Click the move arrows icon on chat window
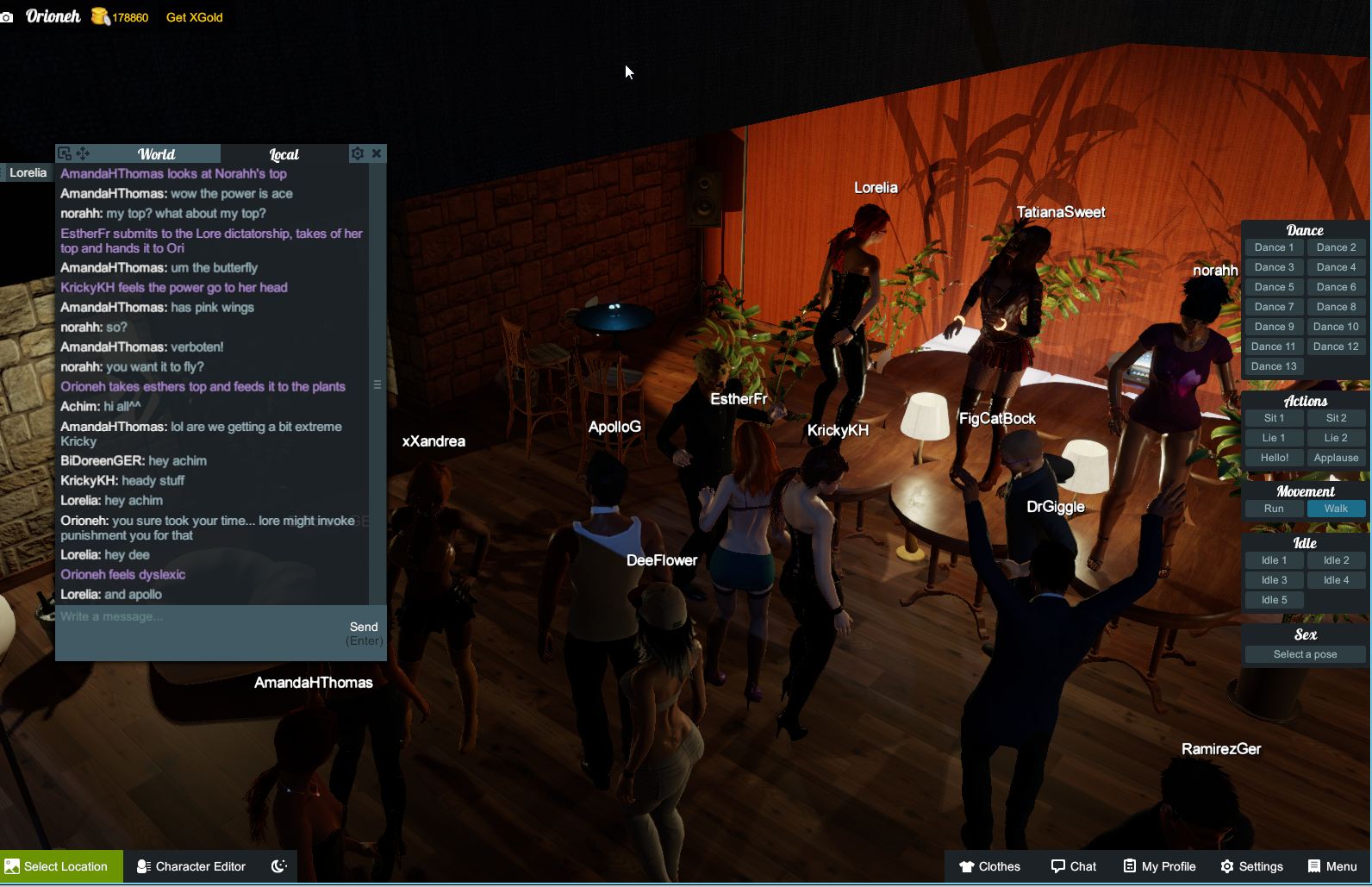The image size is (1372, 887). coord(82,154)
